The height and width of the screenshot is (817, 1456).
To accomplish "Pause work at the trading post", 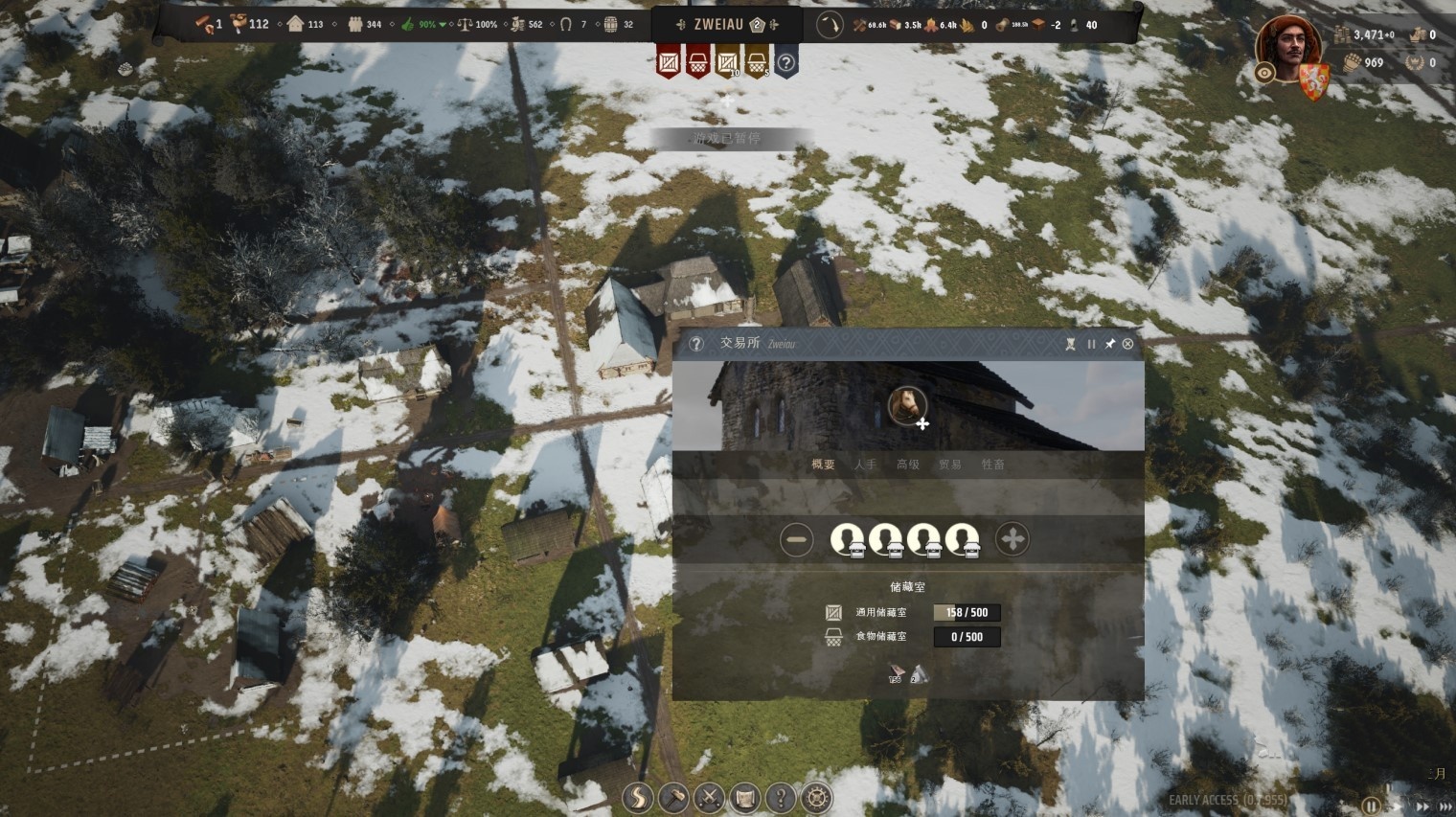I will [1091, 344].
